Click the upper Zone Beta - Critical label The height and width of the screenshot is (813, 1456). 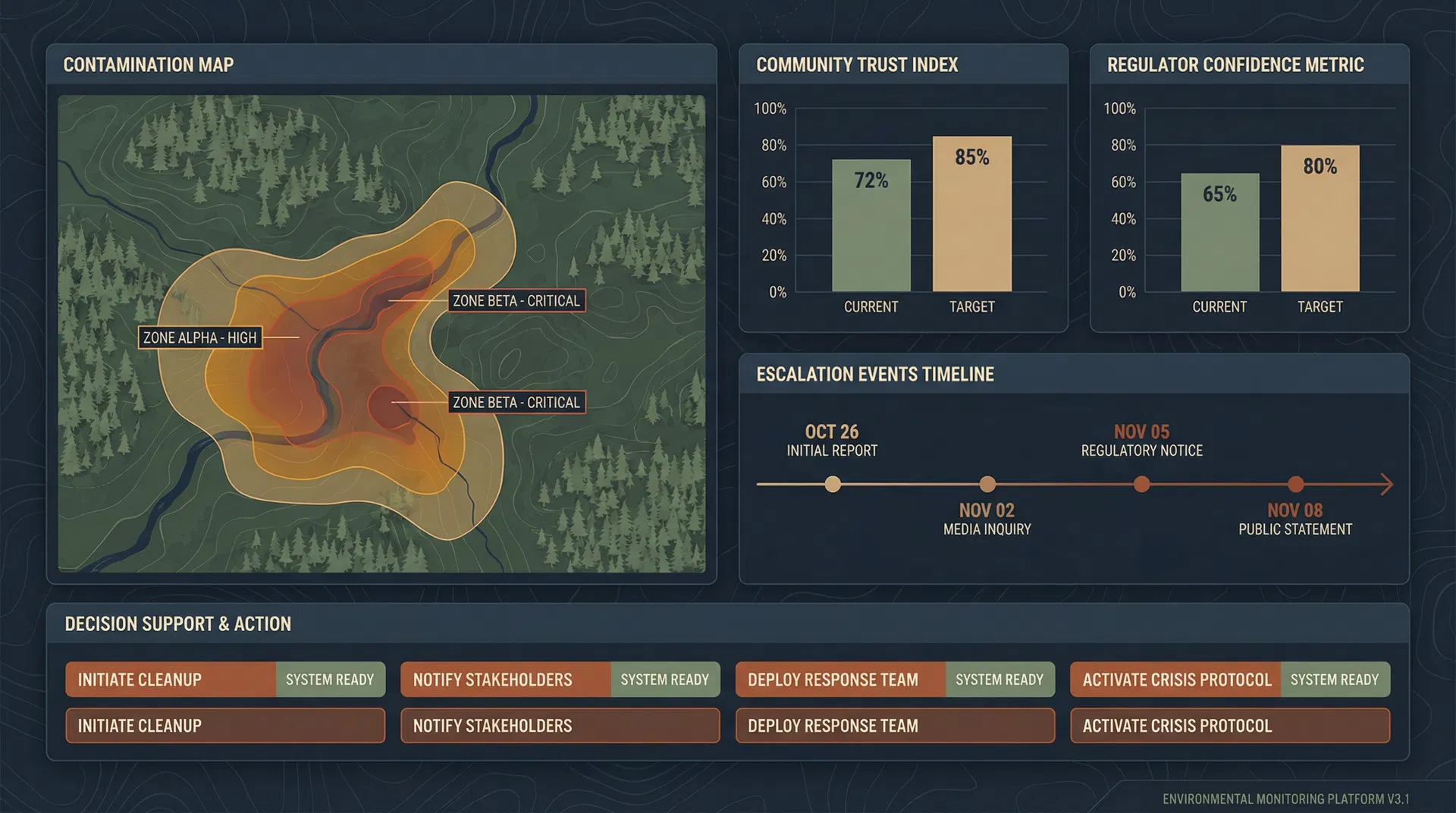517,300
